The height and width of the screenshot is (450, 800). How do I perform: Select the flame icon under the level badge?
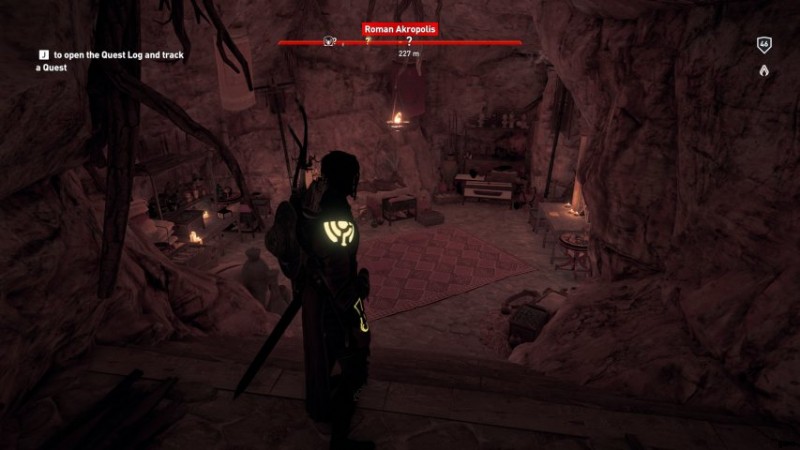(x=764, y=71)
